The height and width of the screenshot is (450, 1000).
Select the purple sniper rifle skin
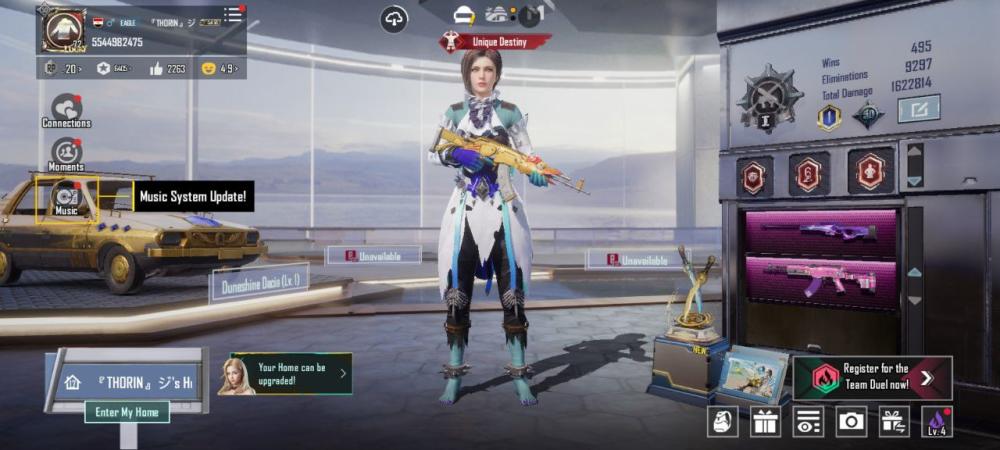[820, 232]
